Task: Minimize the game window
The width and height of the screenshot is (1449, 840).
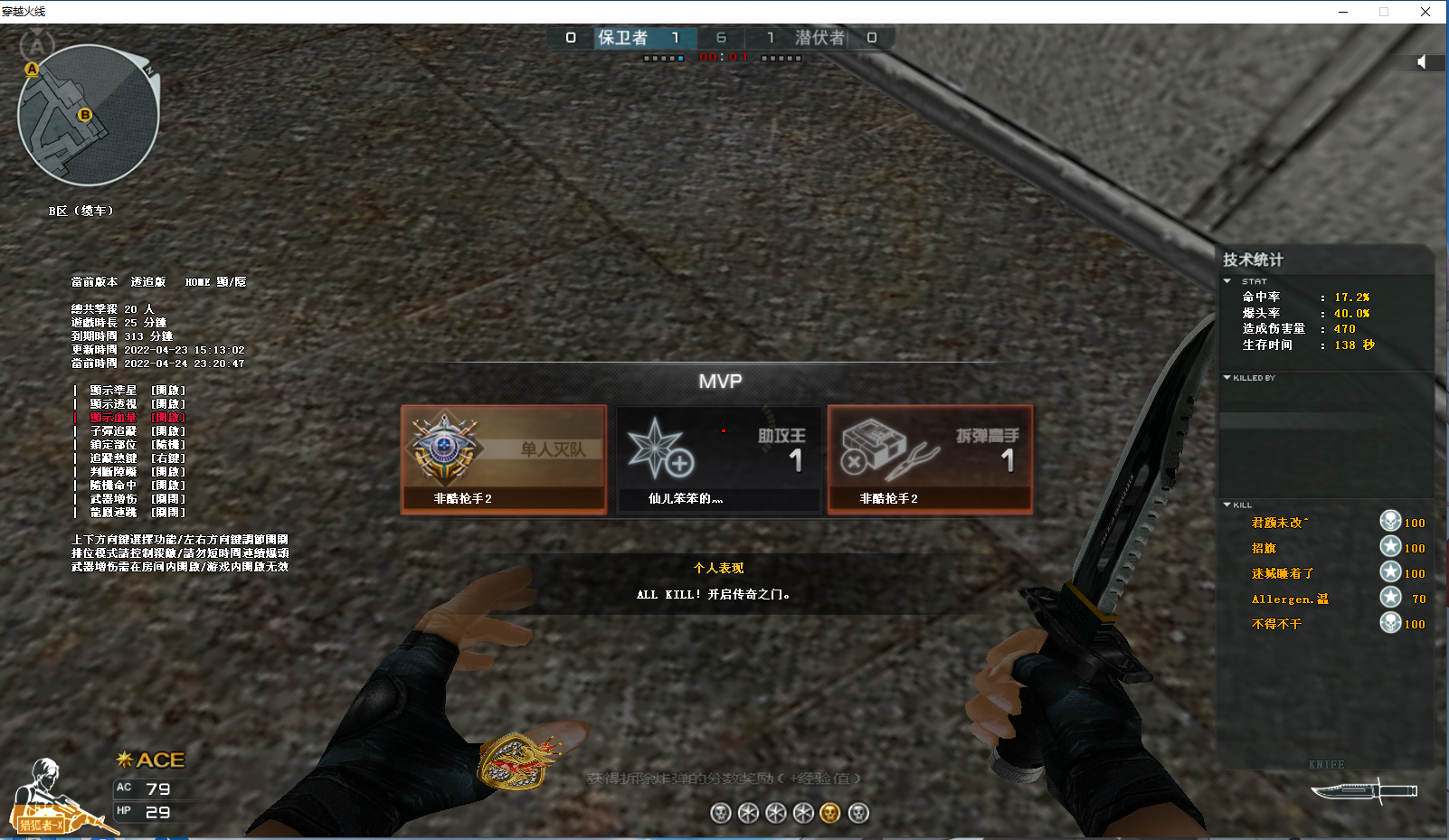Action: click(x=1343, y=12)
